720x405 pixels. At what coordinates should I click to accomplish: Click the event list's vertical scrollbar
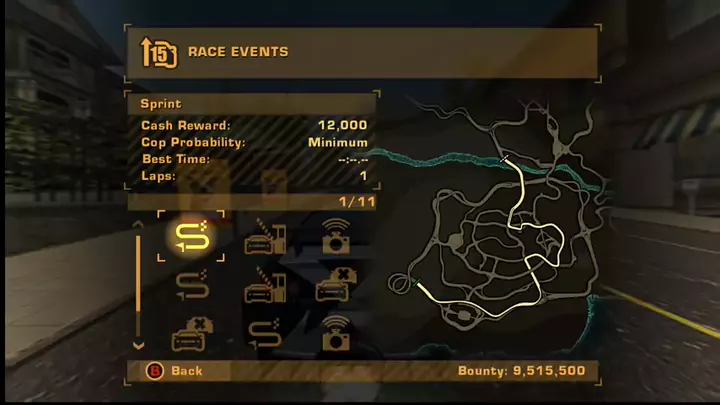tap(139, 285)
